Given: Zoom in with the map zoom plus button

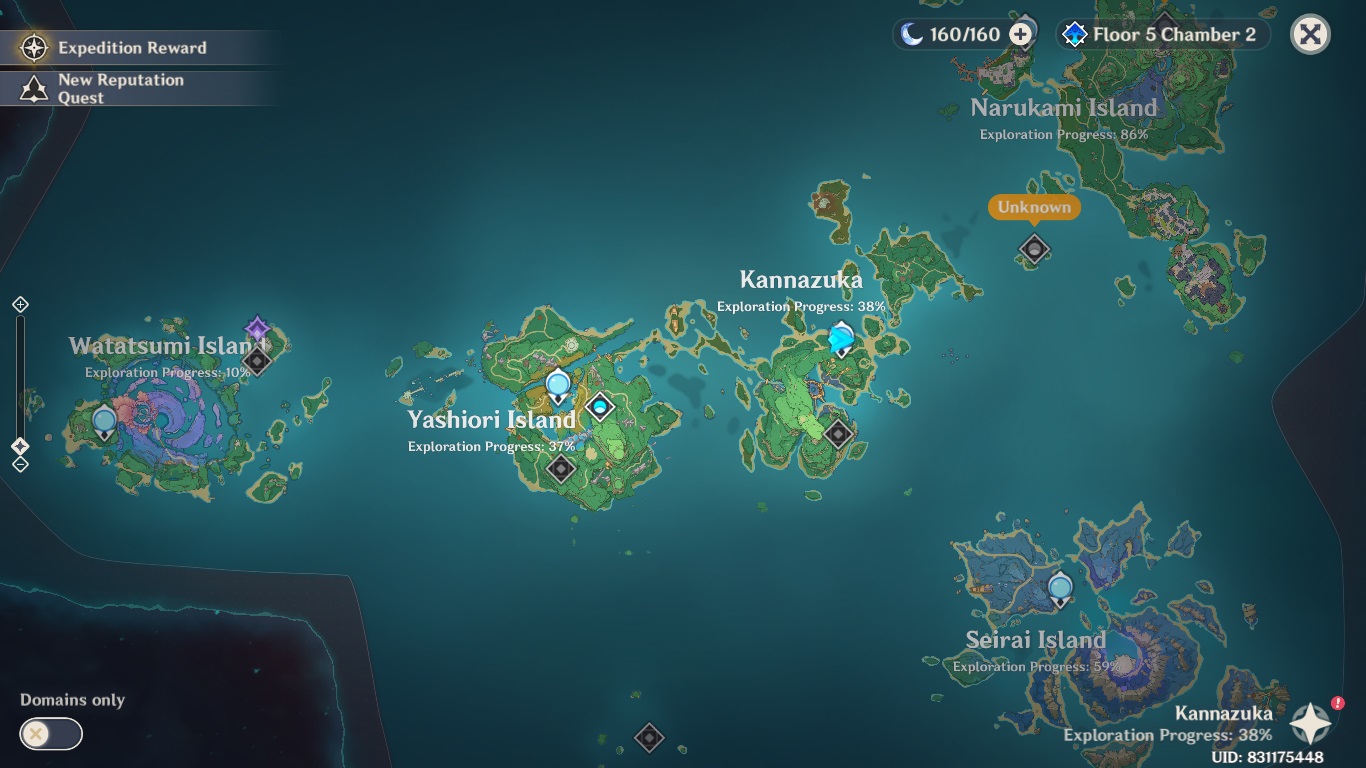Looking at the screenshot, I should (20, 304).
